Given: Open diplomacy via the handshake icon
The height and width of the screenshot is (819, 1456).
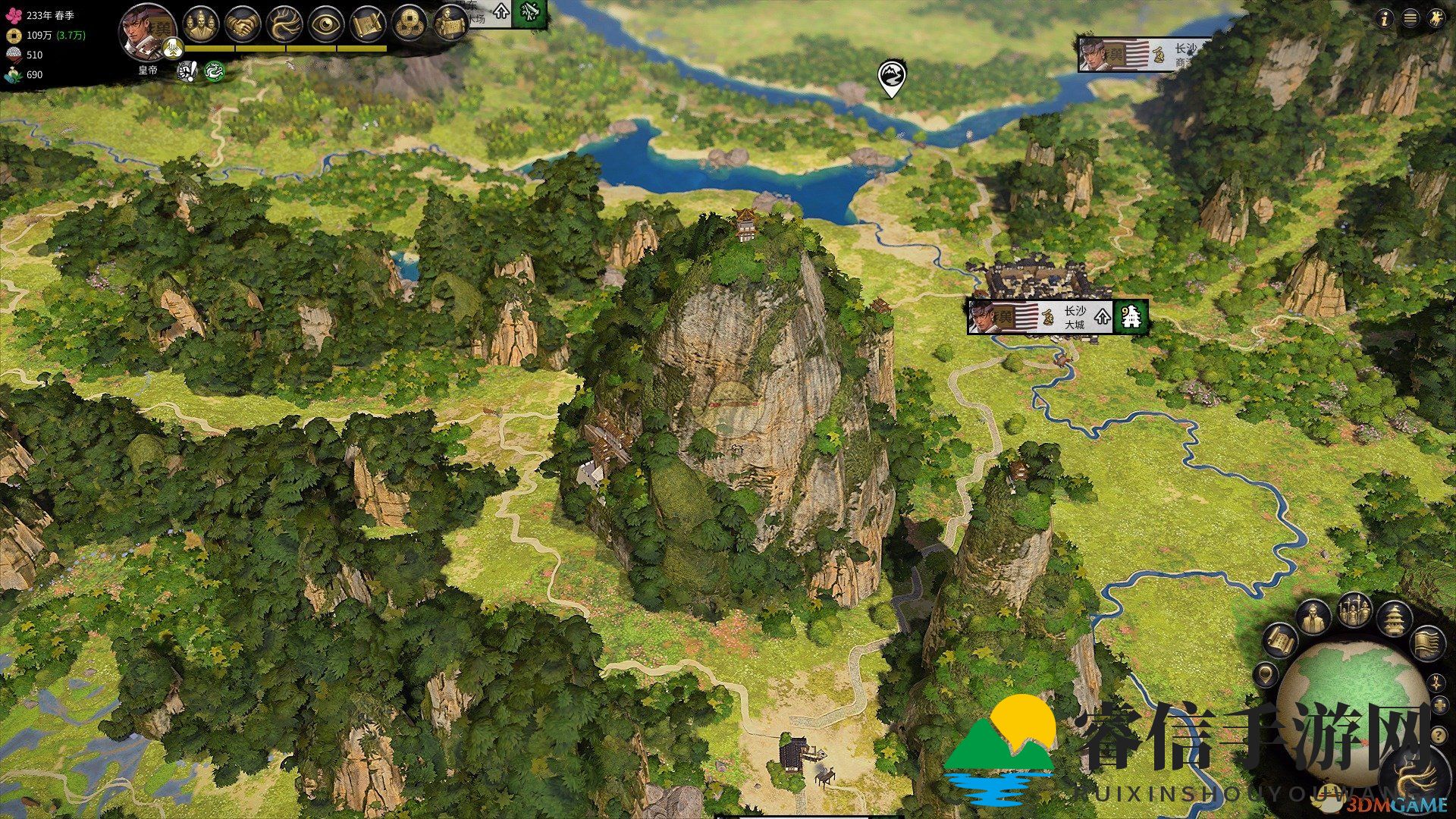Looking at the screenshot, I should click(x=243, y=25).
